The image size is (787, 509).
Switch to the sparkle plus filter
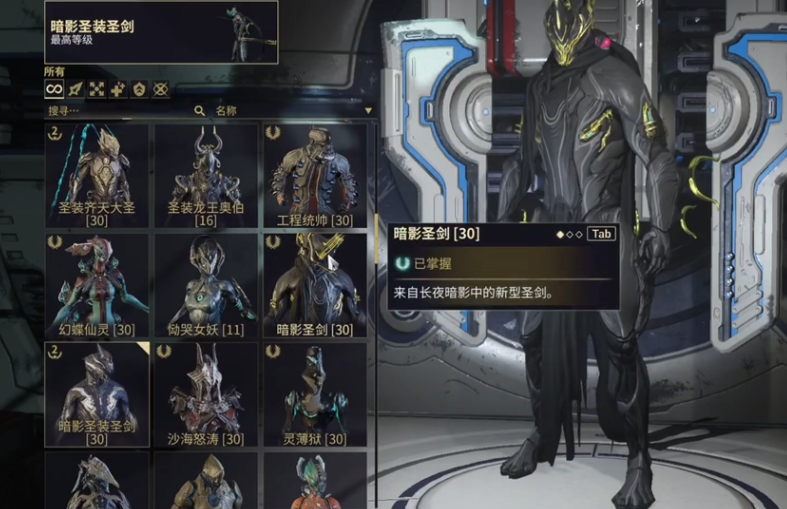pyautogui.click(x=118, y=89)
